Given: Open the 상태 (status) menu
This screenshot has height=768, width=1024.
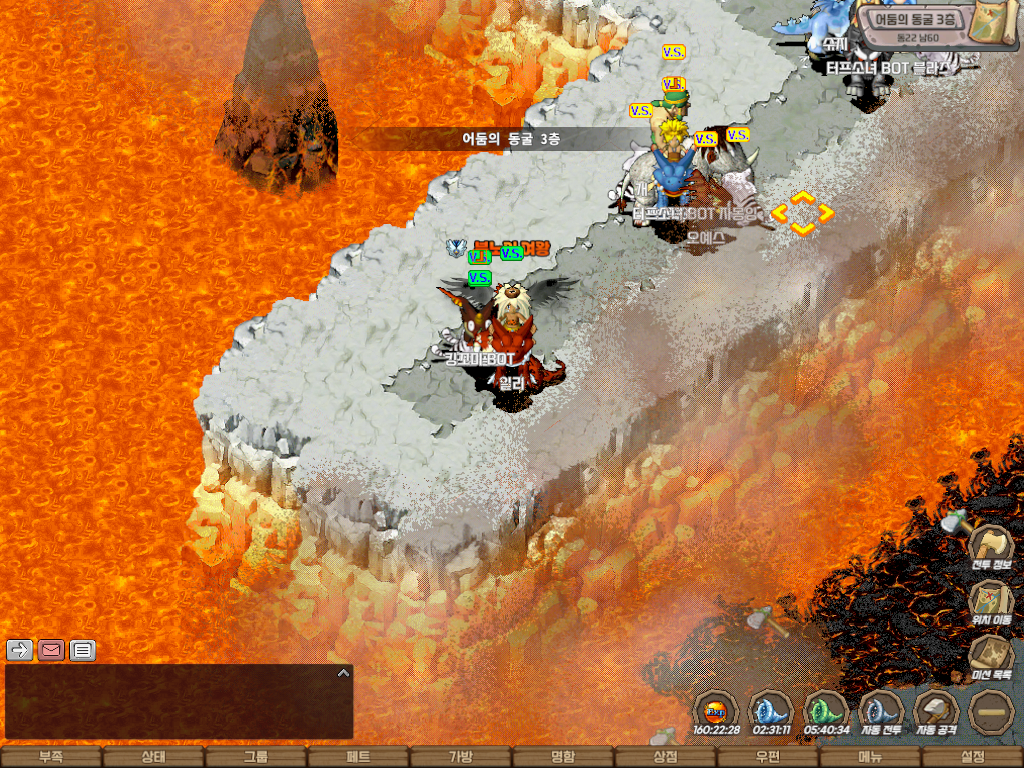Looking at the screenshot, I should pyautogui.click(x=153, y=757).
